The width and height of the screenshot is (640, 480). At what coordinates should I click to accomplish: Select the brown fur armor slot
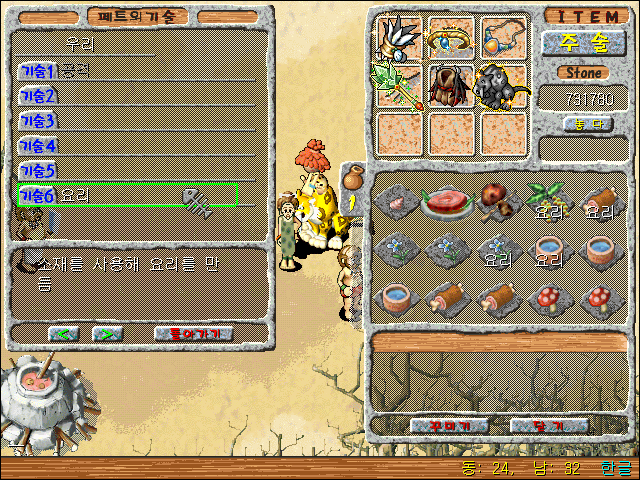(x=451, y=86)
